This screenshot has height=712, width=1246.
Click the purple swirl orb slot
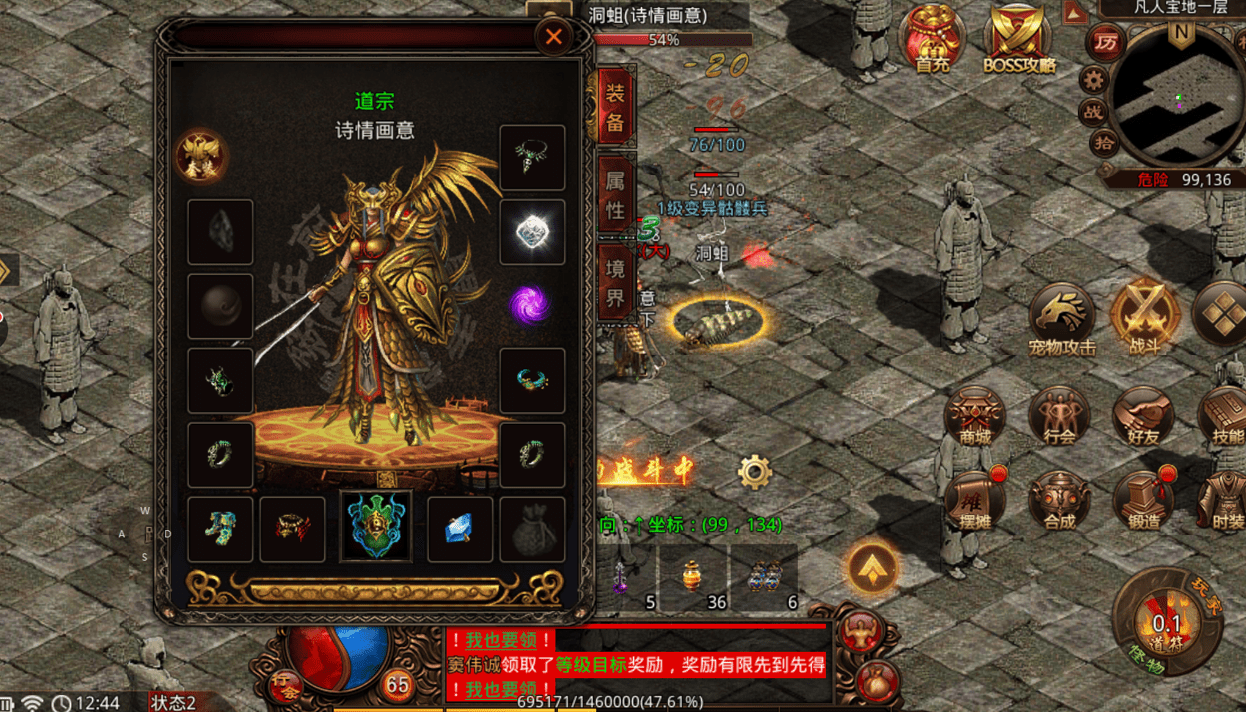[532, 305]
